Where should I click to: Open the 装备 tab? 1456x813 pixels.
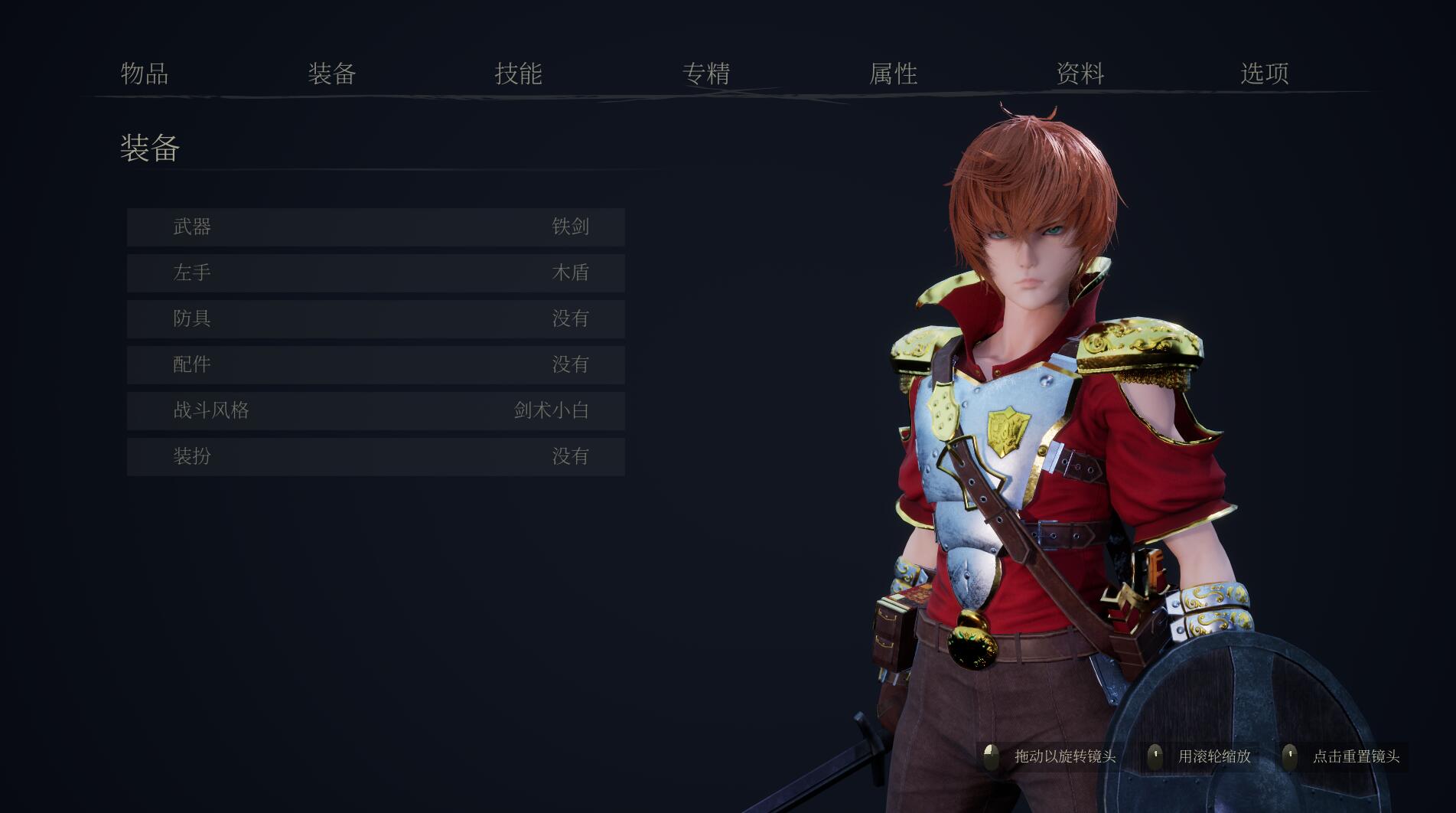[332, 73]
